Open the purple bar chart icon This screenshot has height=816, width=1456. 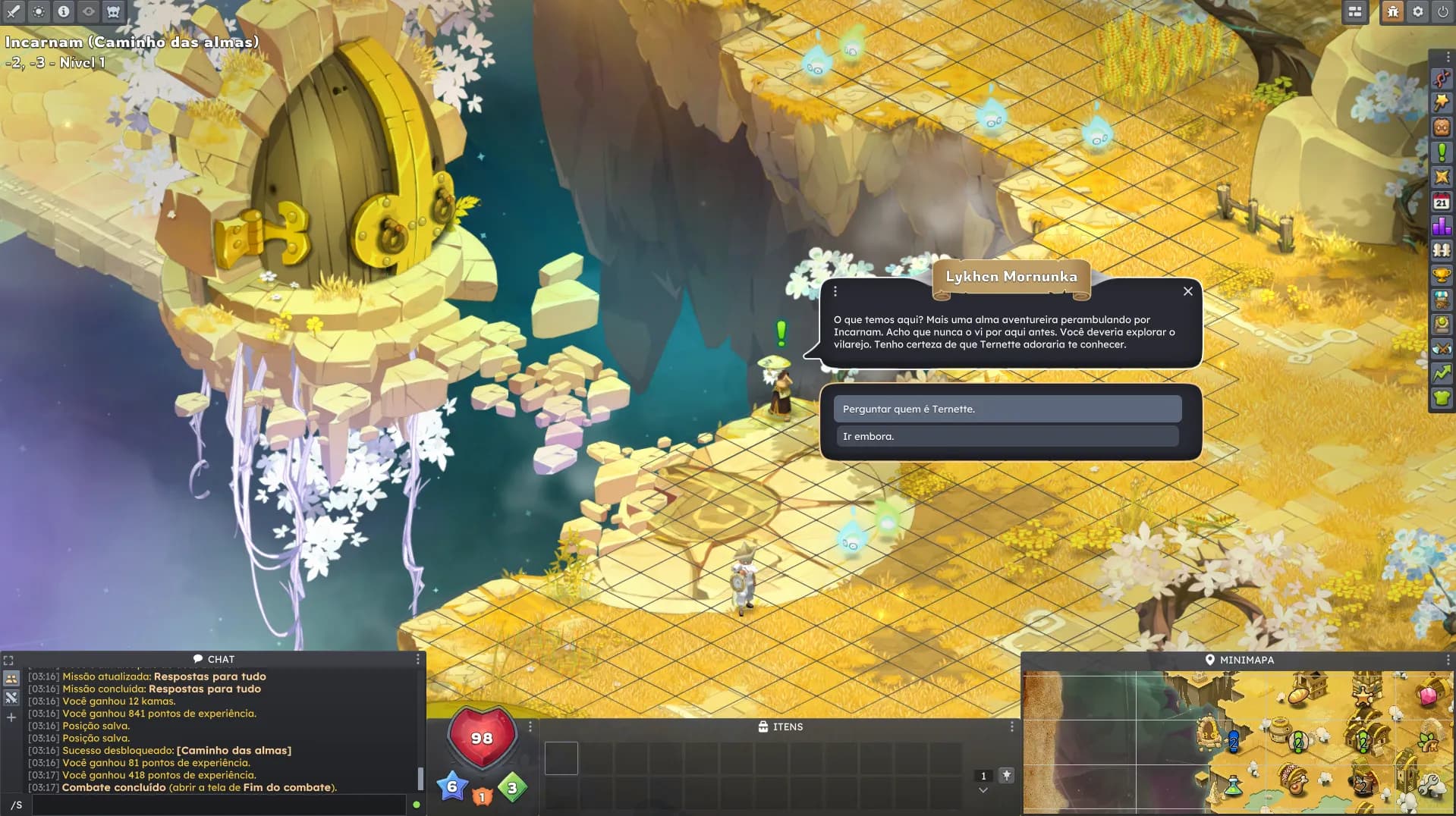(1442, 226)
